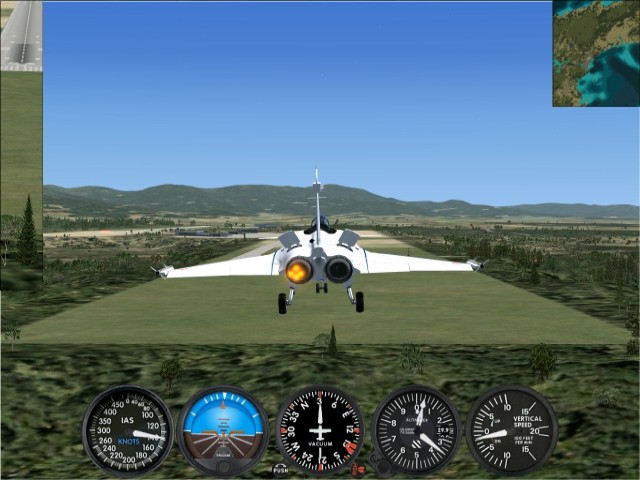This screenshot has width=640, height=480.
Task: Click the vertical speed indicator gauge
Action: [512, 431]
